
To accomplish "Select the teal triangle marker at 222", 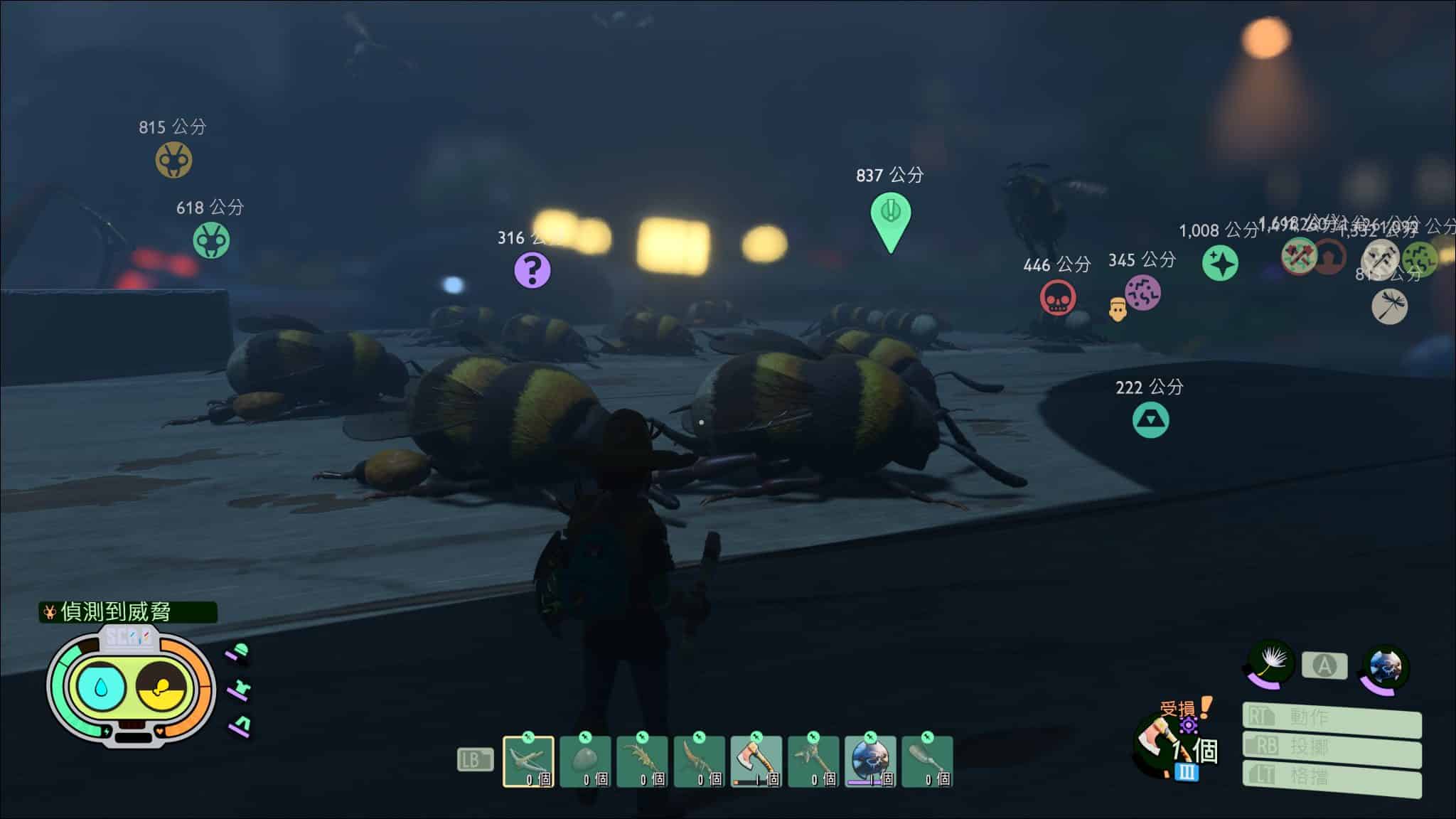I will coord(1150,419).
